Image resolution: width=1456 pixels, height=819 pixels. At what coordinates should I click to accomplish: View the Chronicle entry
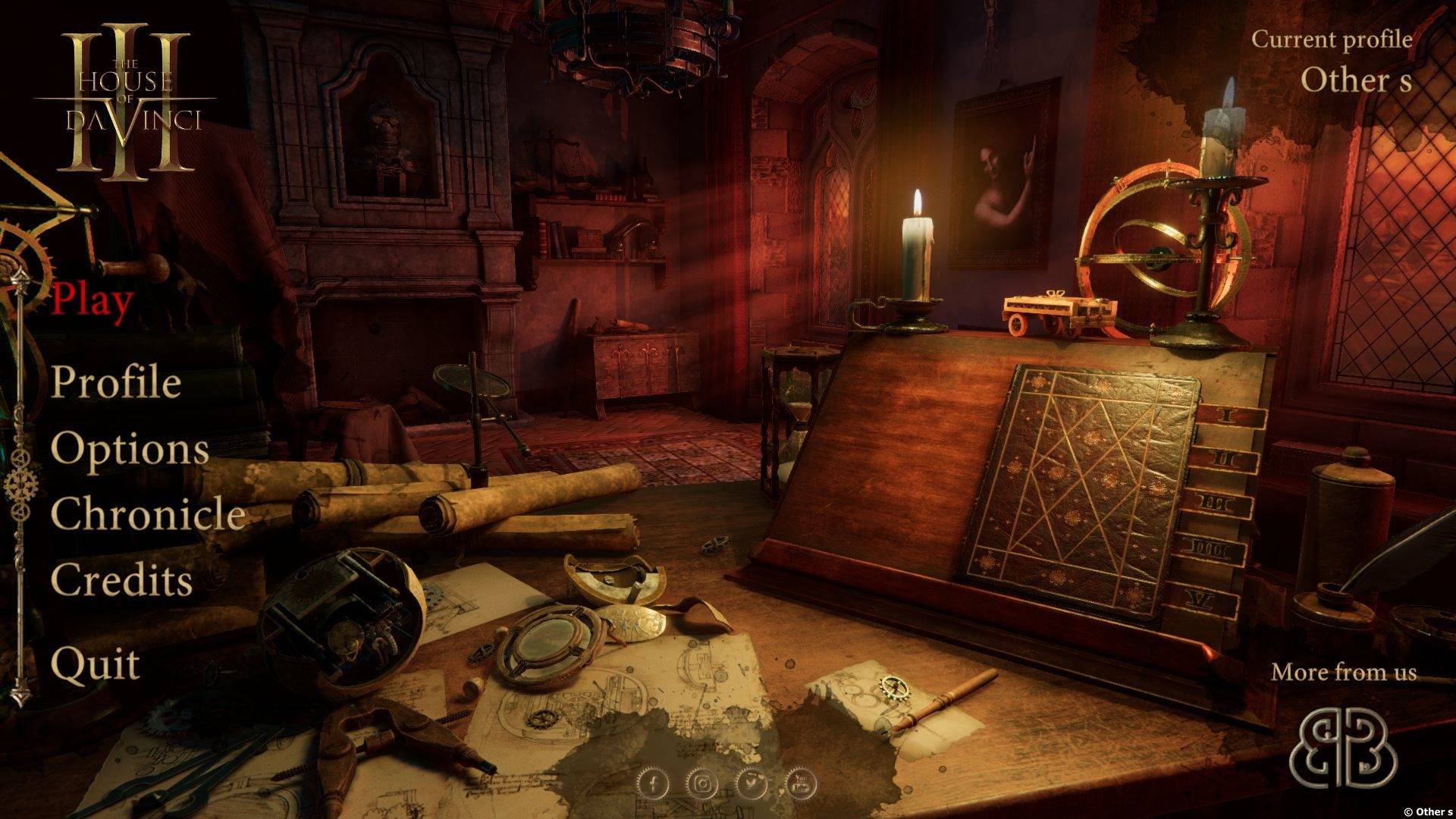click(148, 514)
